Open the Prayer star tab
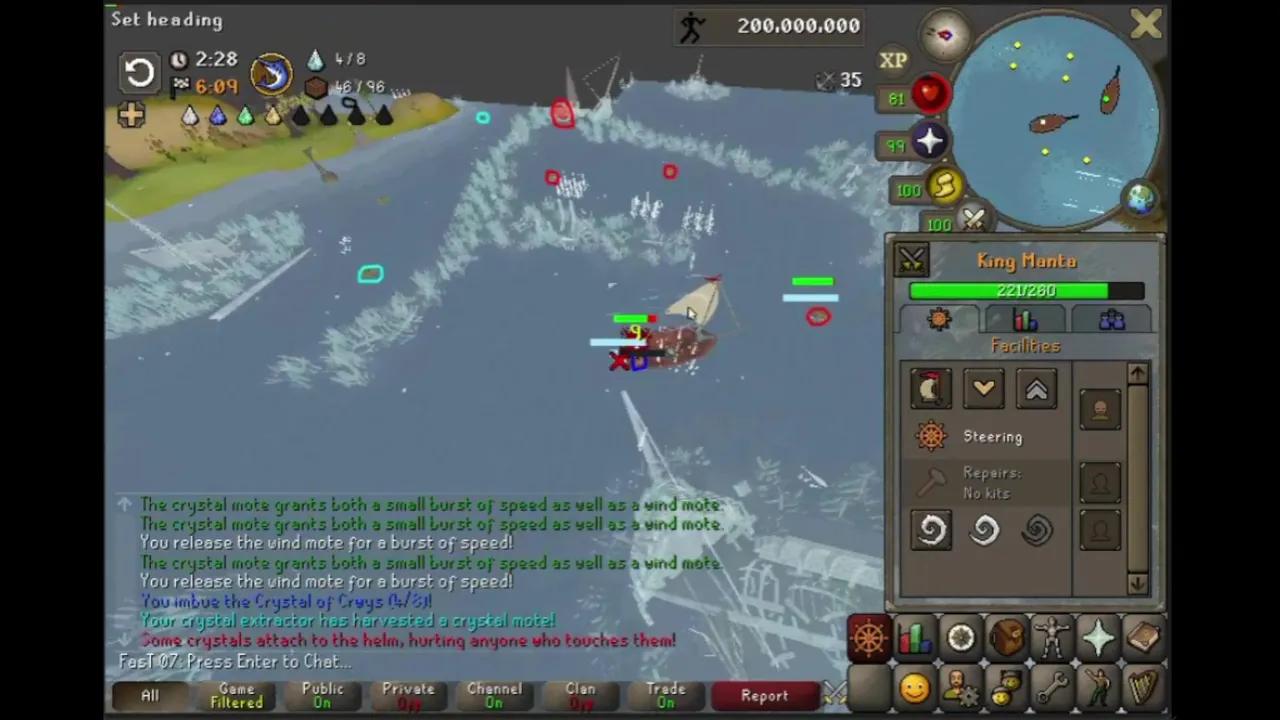The image size is (1280, 720). [x=1097, y=638]
